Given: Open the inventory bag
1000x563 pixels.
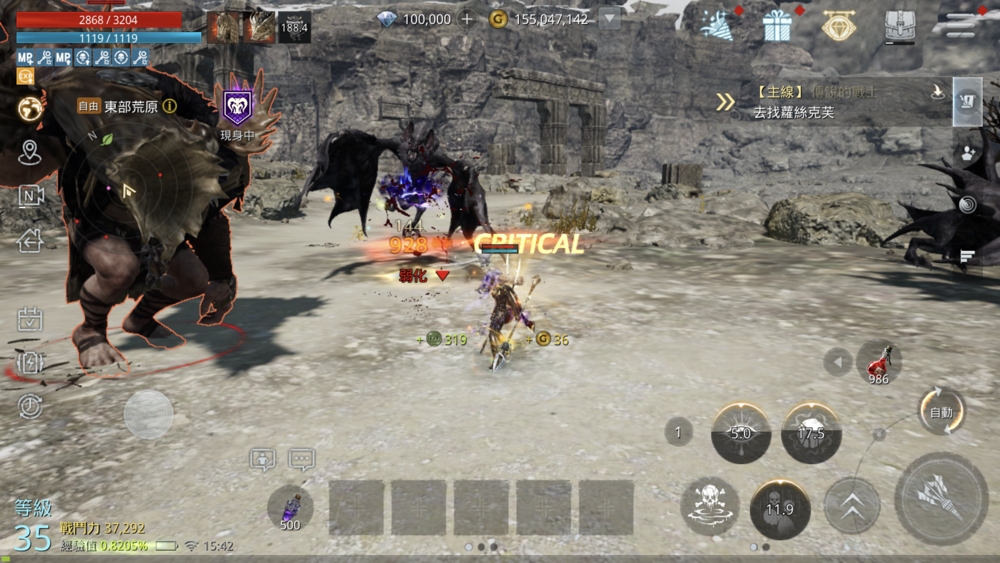Looking at the screenshot, I should point(900,25).
